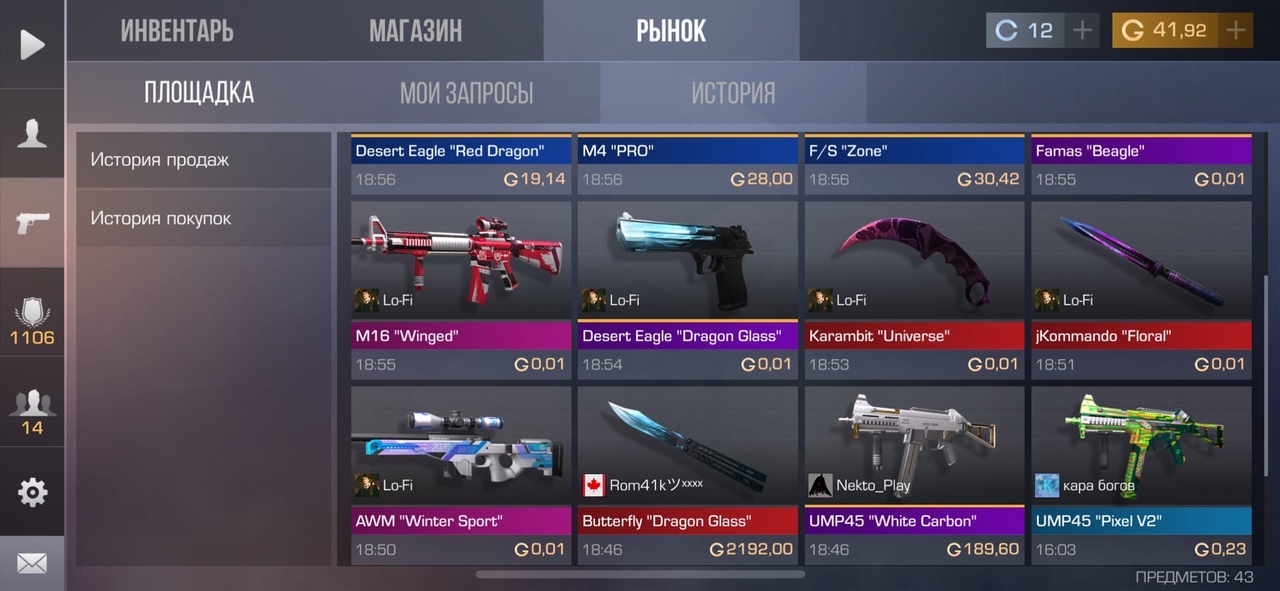The width and height of the screenshot is (1280, 591).
Task: Open the Площадка sub-tab
Action: tap(199, 93)
